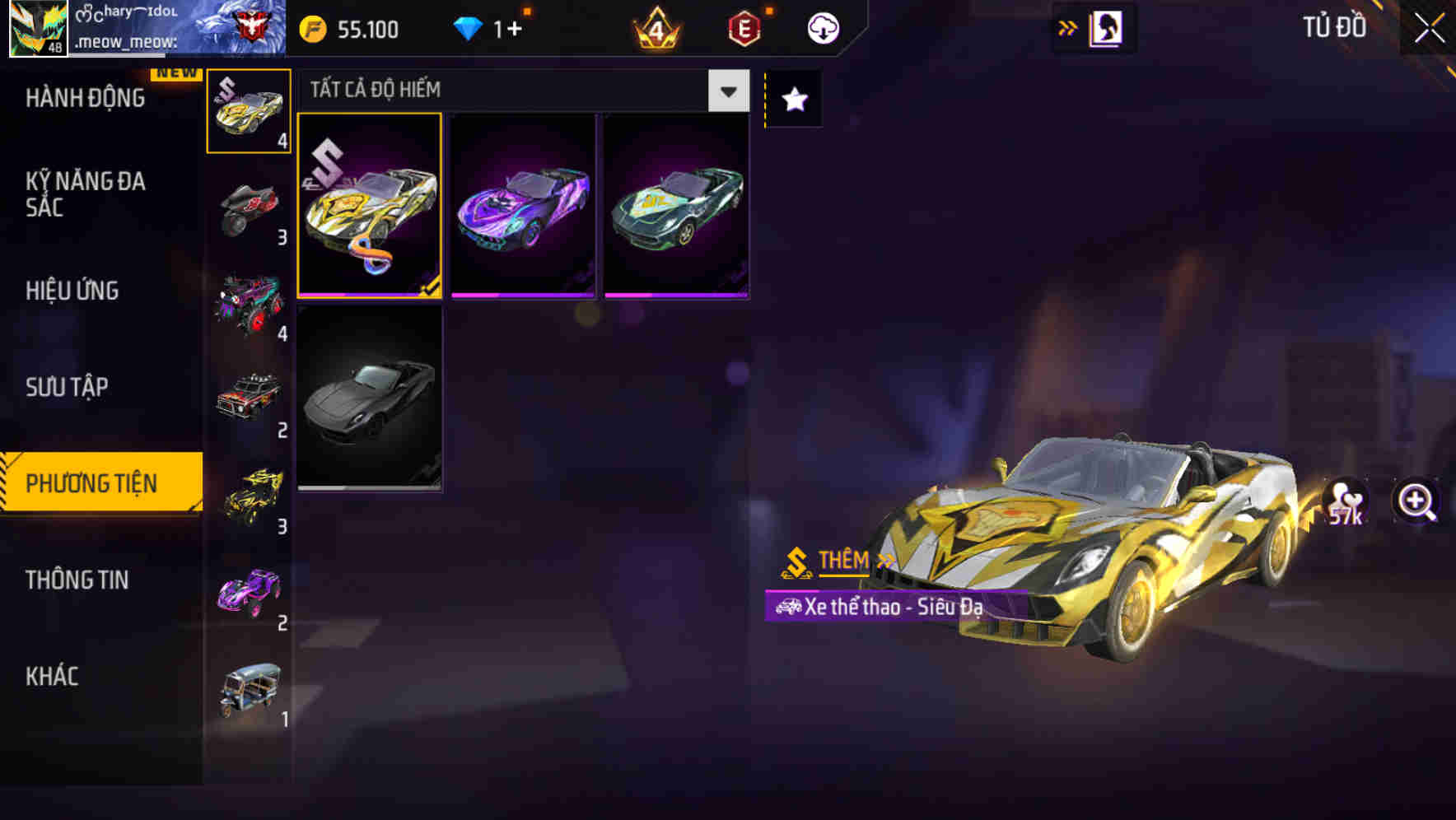
Task: Toggle the star favorites filter
Action: click(793, 100)
